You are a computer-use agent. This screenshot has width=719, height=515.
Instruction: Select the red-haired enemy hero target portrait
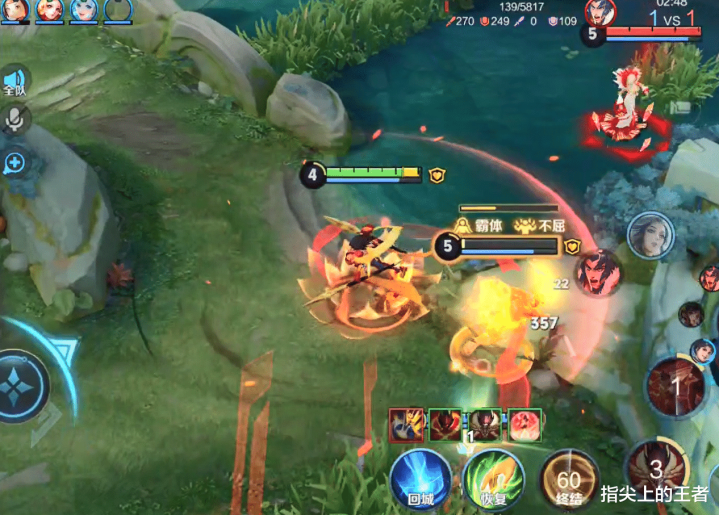pyautogui.click(x=598, y=272)
